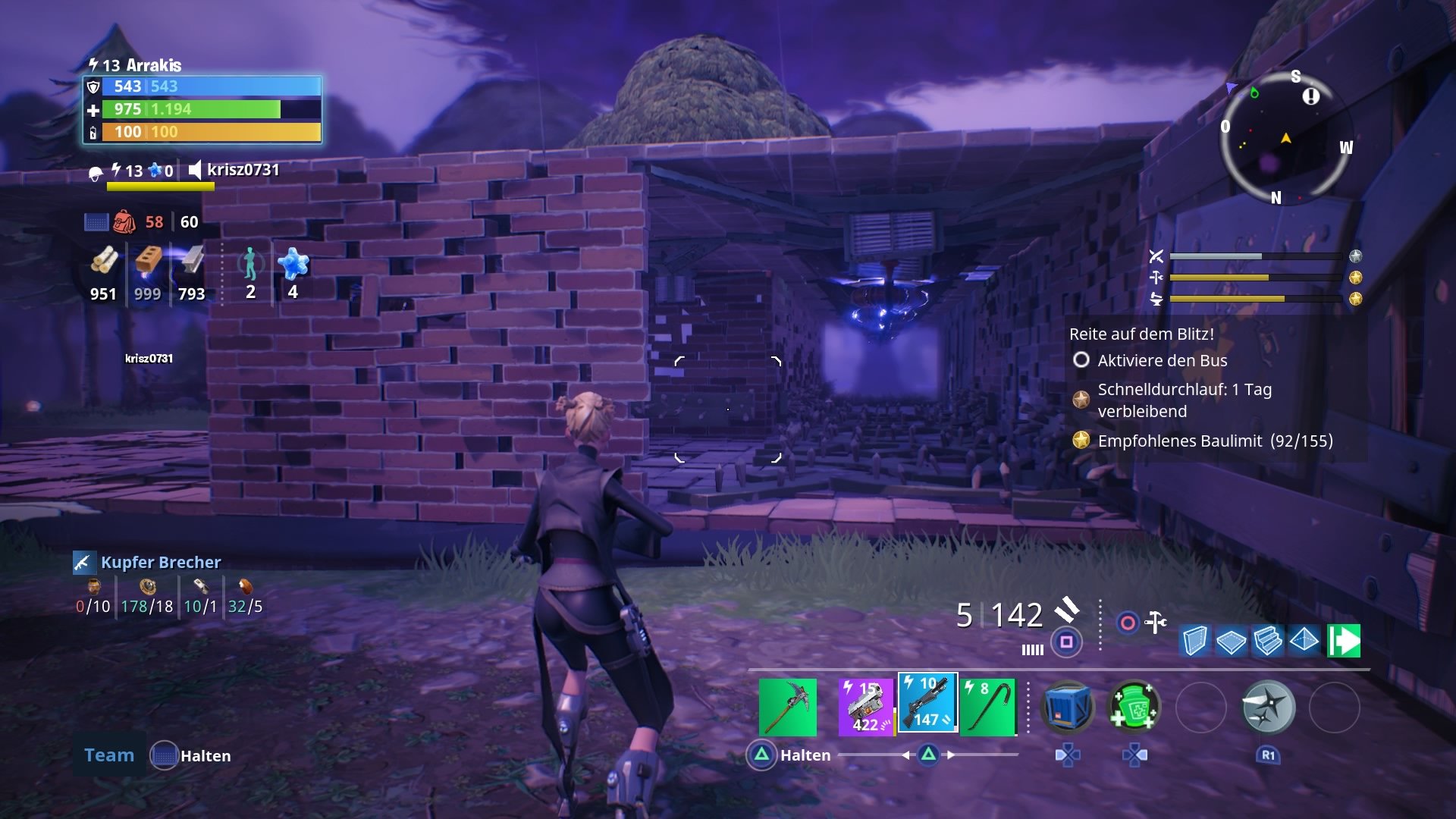Toggle the hammer-and-wrench build mode icon

point(1156,621)
